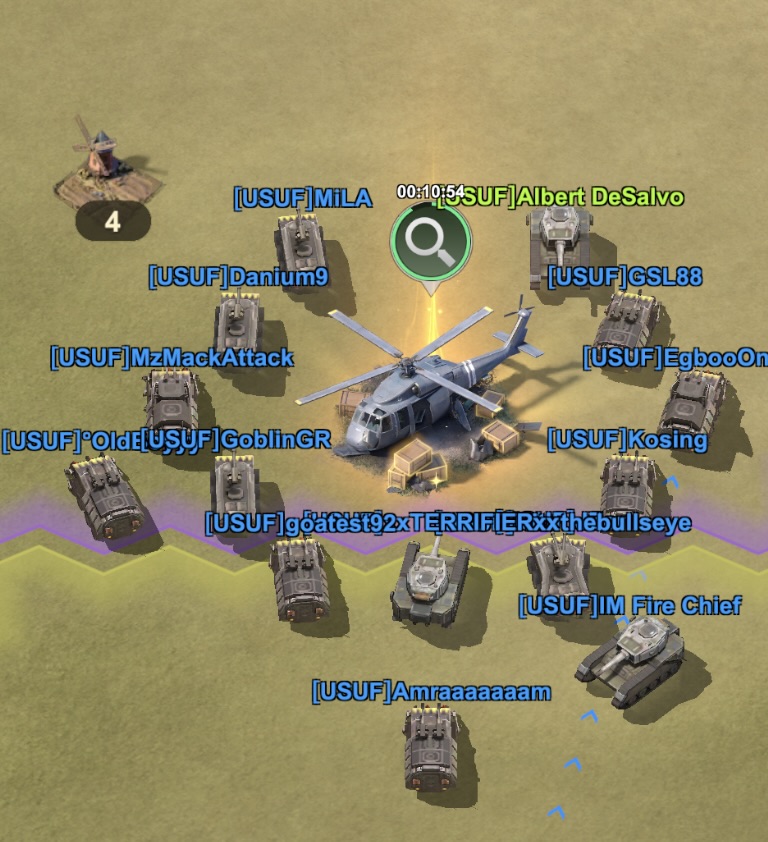Tap the magnifying glass marker above the helicopter

coord(430,241)
